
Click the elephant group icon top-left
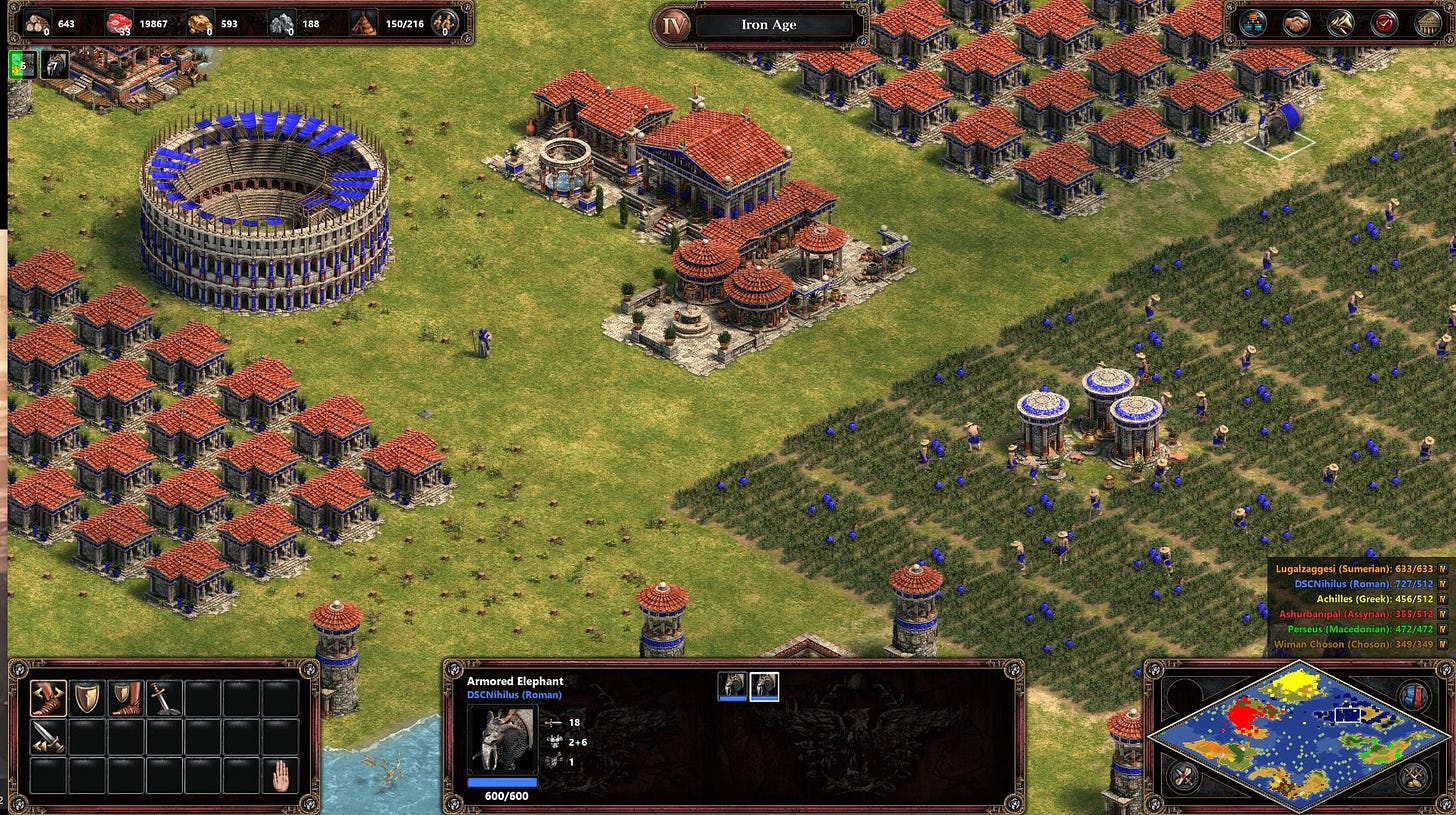(x=54, y=65)
